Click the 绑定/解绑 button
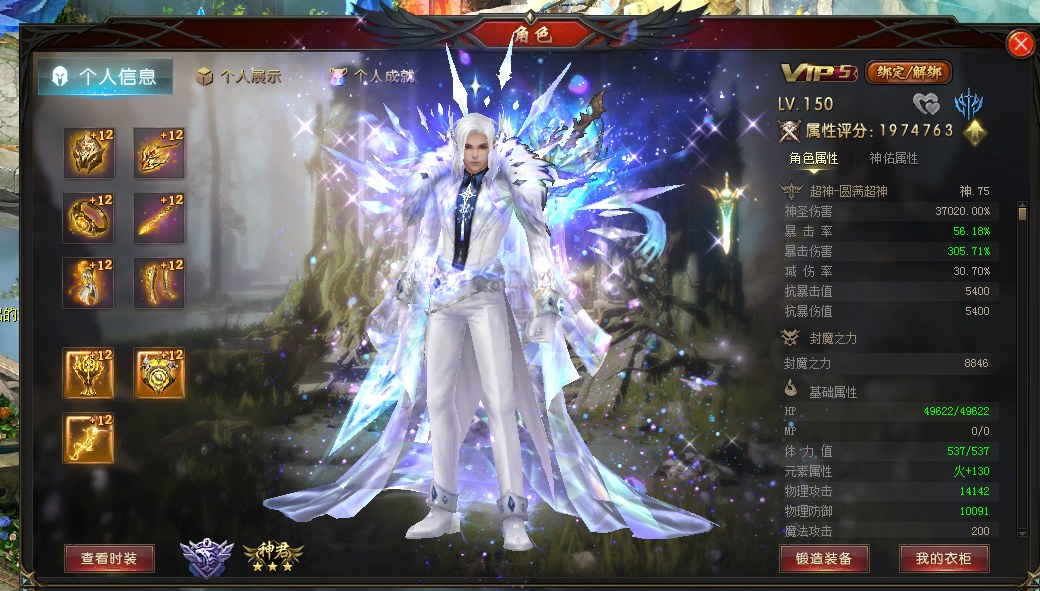The height and width of the screenshot is (591, 1040). [908, 72]
